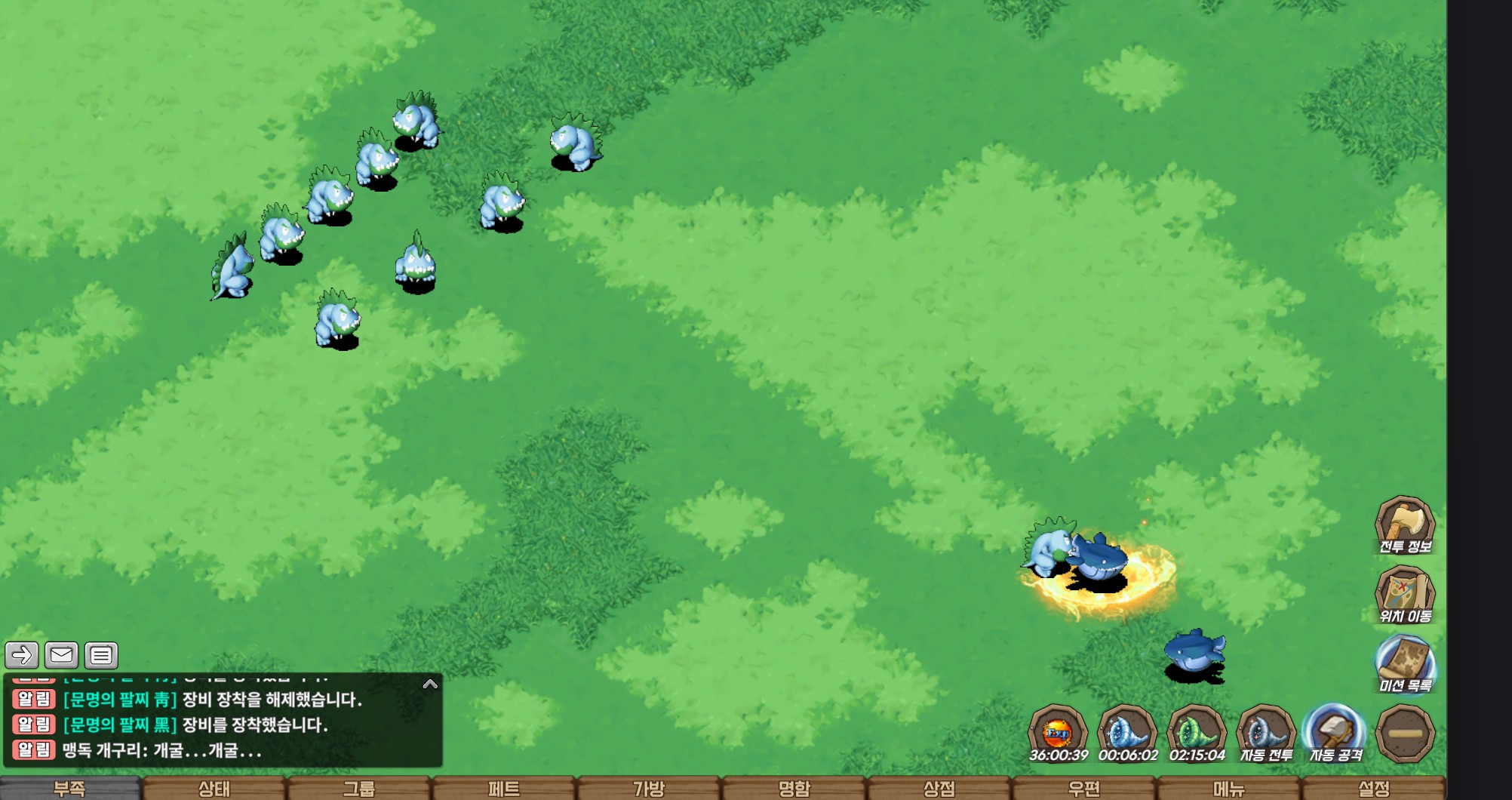Open the envelope mail button above chat
This screenshot has height=800, width=1512.
[61, 655]
